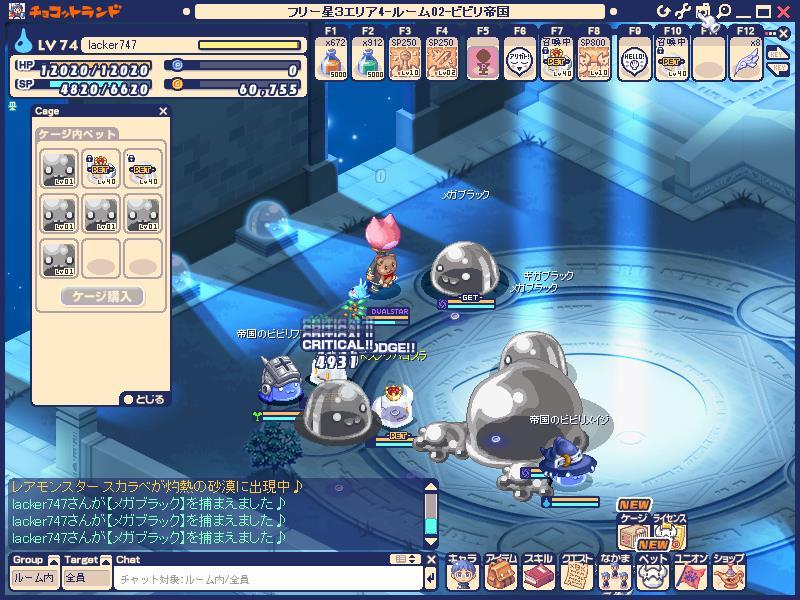Activate the F8 SP800 skill slot
Viewport: 800px width, 600px height.
click(594, 58)
